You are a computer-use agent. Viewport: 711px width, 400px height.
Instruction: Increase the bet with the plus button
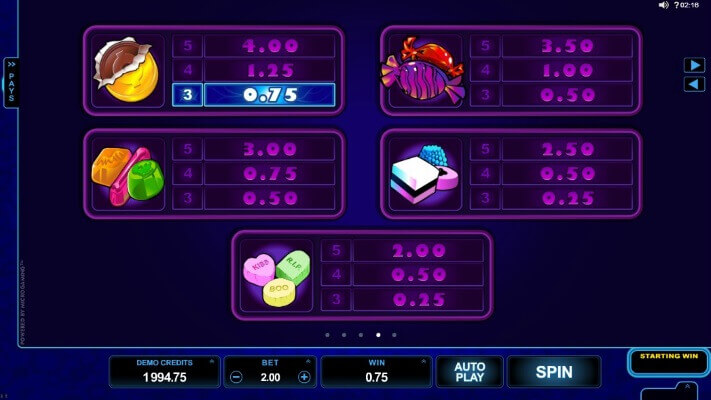coord(304,378)
